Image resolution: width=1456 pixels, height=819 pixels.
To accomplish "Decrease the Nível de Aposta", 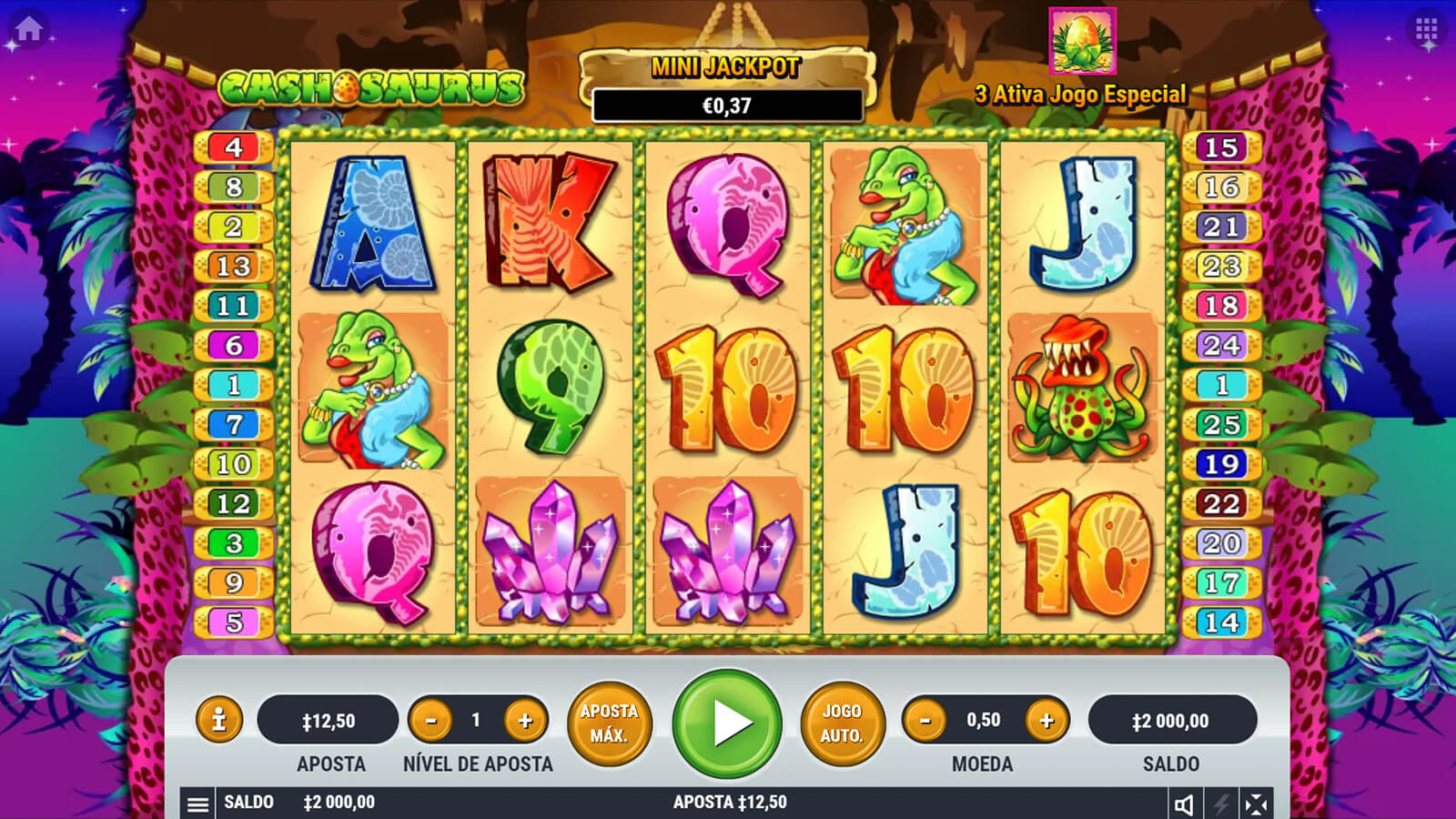I will [430, 721].
